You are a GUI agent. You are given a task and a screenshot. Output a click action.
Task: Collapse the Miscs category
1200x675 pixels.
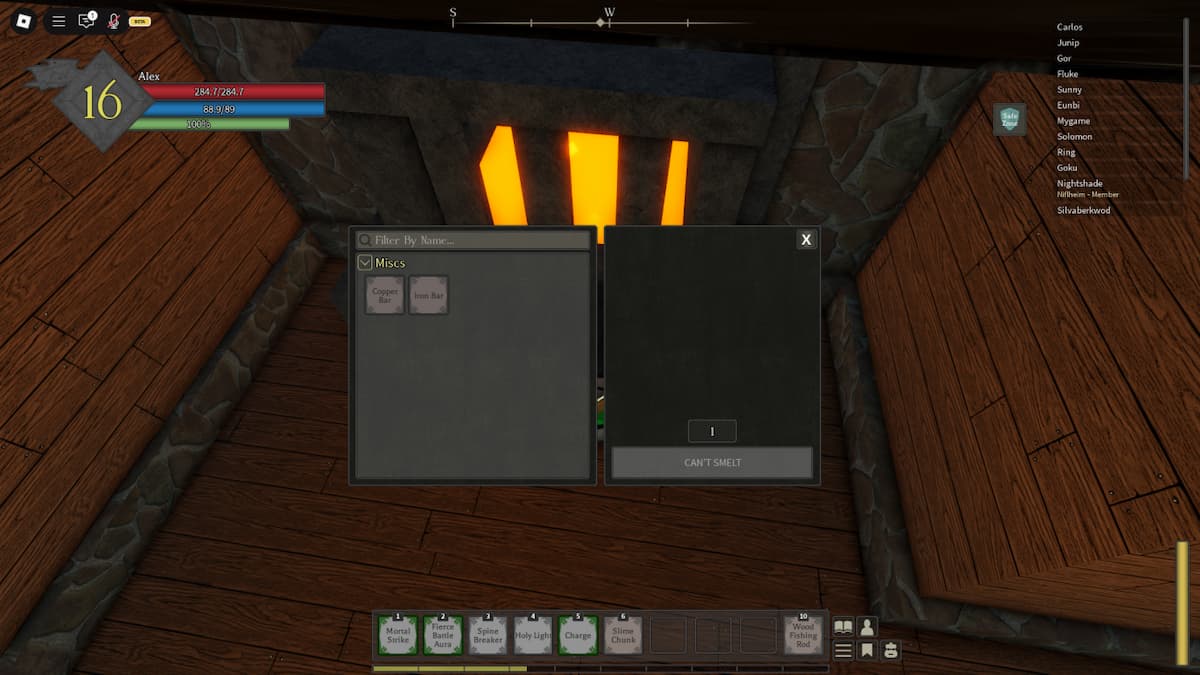[x=365, y=263]
